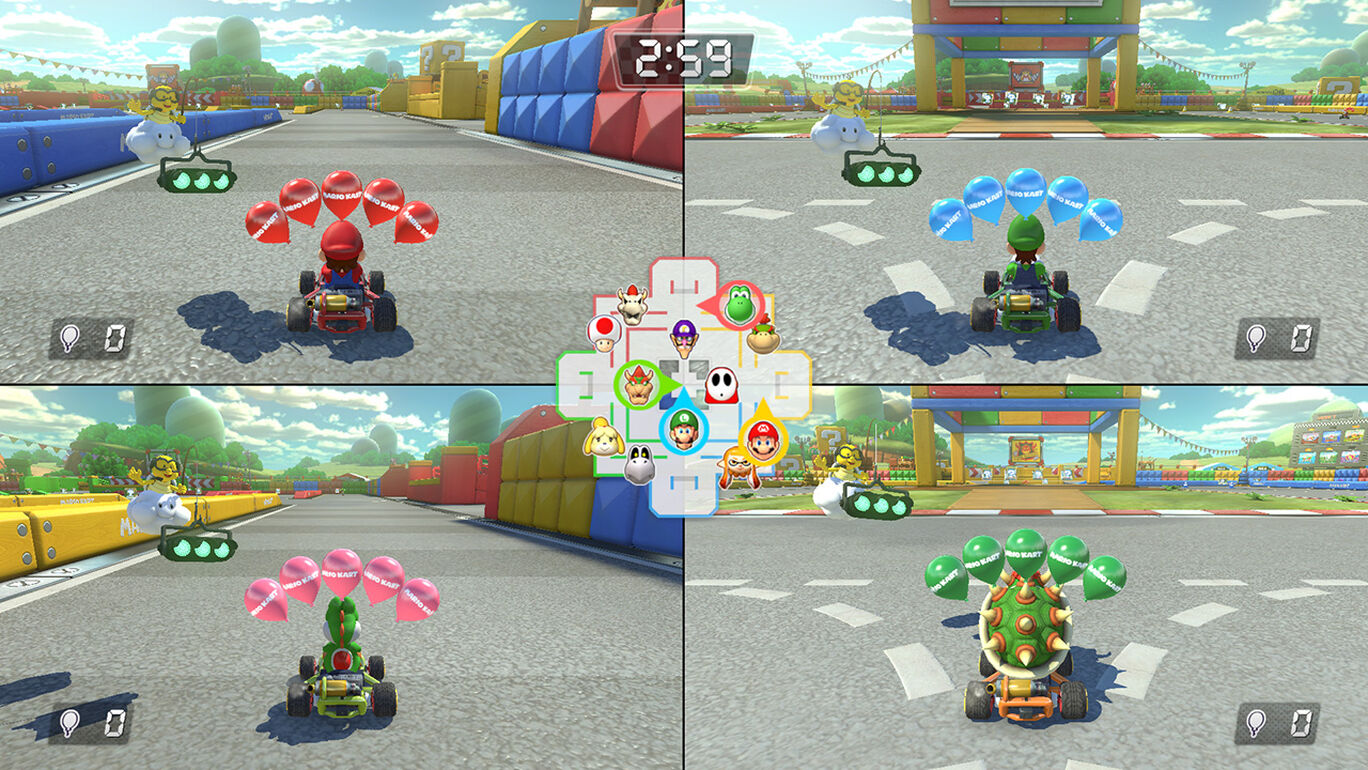Open Bowser's green map position marker

tap(637, 385)
